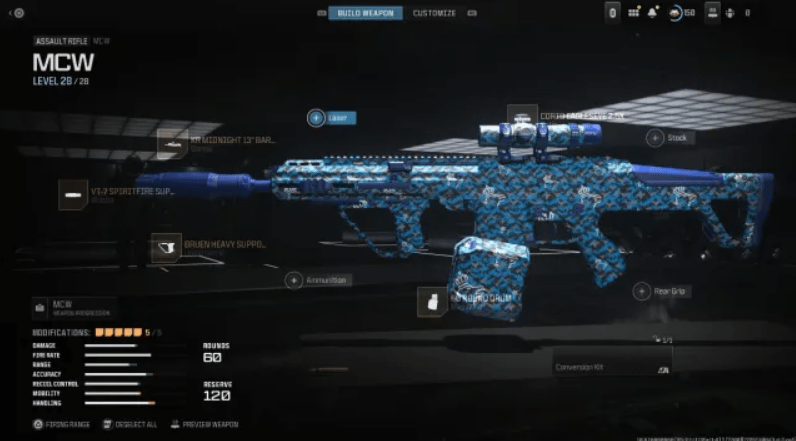Image resolution: width=796 pixels, height=441 pixels.
Task: Choose the VT-7 Spiritfire suppressor muzzle slot
Action: point(73,194)
